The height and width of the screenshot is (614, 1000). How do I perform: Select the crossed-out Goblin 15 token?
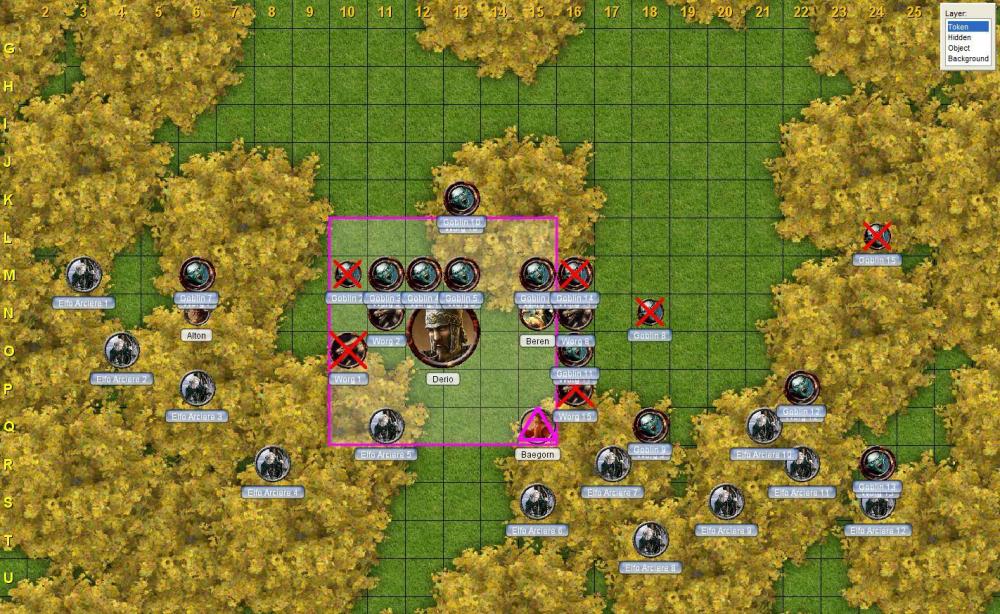point(877,237)
